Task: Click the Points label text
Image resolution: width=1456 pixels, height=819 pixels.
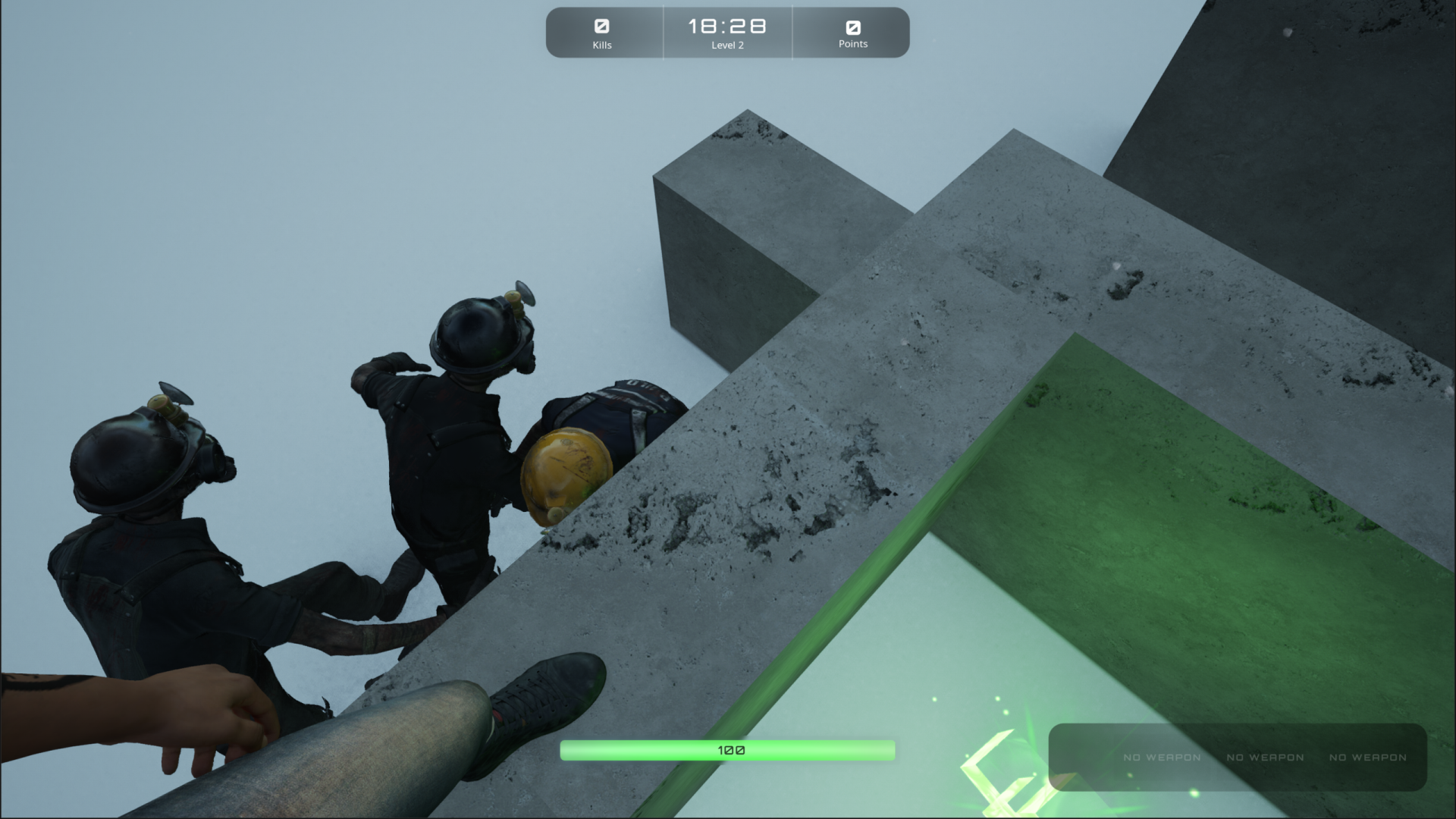Action: pos(852,44)
